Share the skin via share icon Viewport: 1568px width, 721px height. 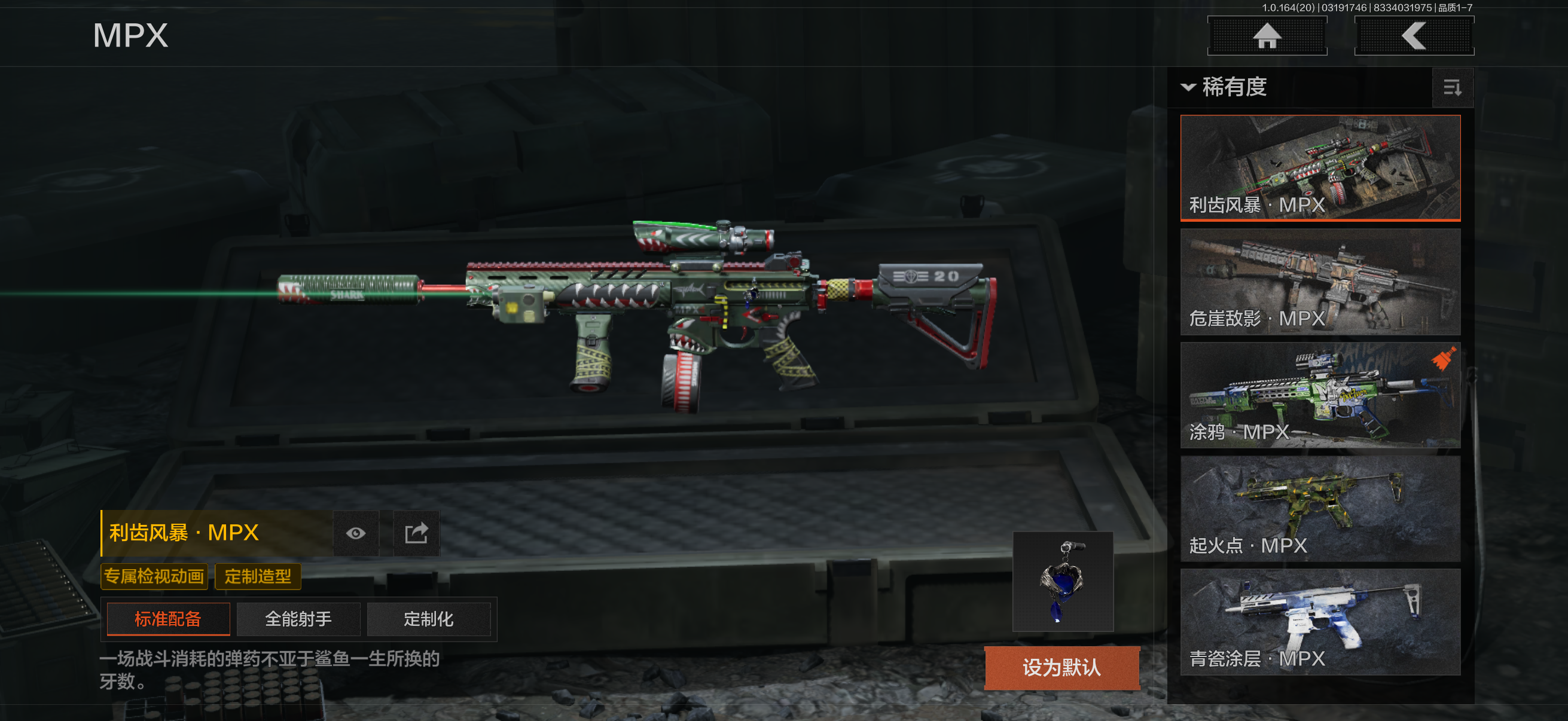point(416,534)
